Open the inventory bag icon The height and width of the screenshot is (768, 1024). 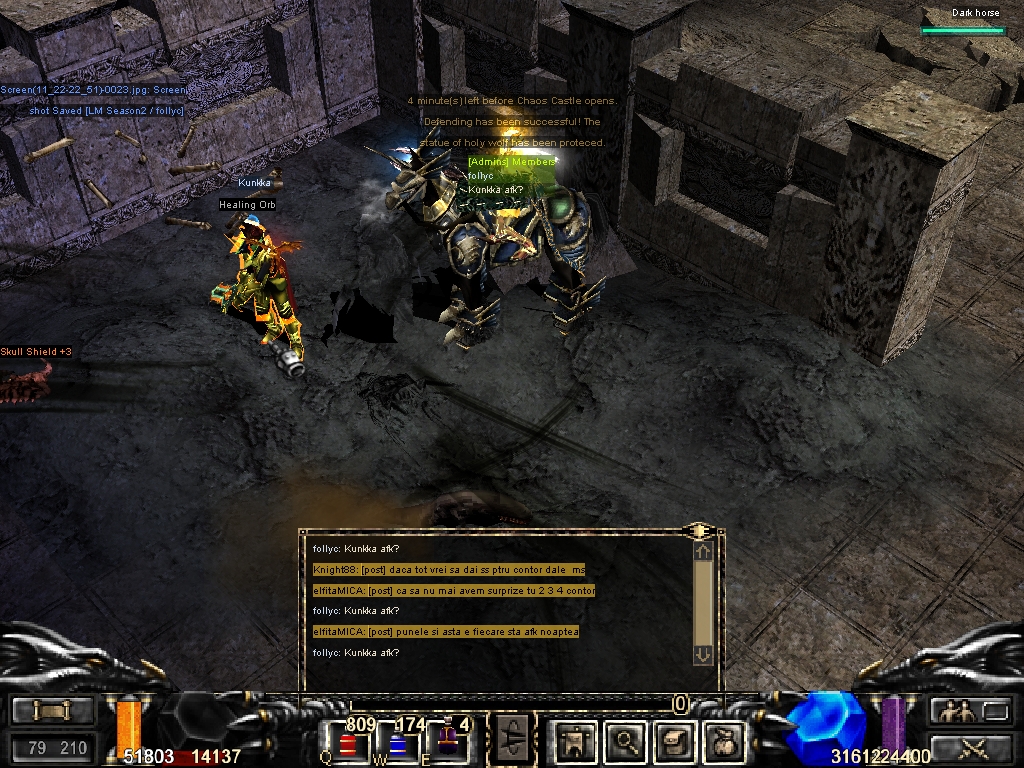(x=723, y=742)
